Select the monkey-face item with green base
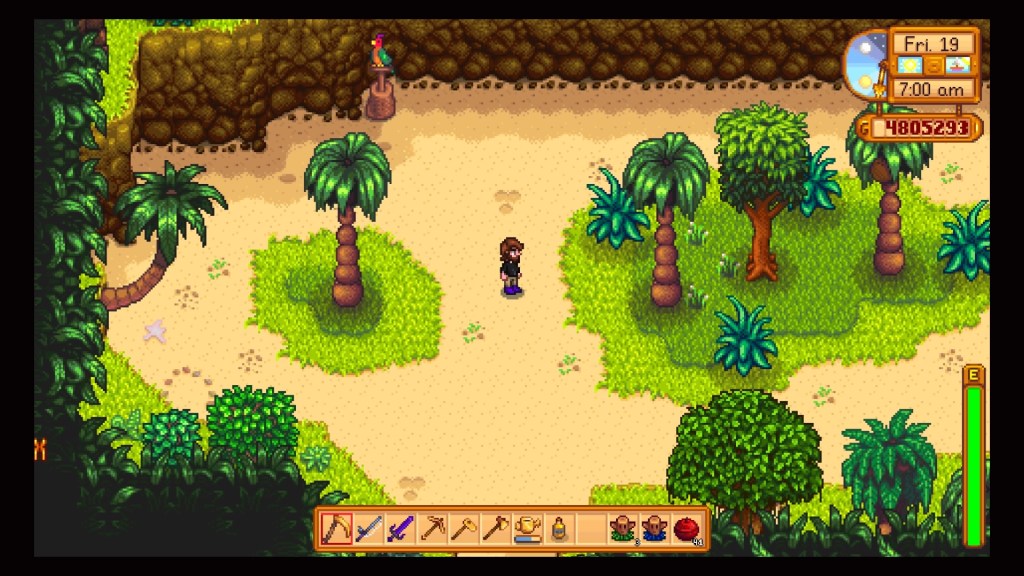Screen dimensions: 1024x576 (x=623, y=528)
